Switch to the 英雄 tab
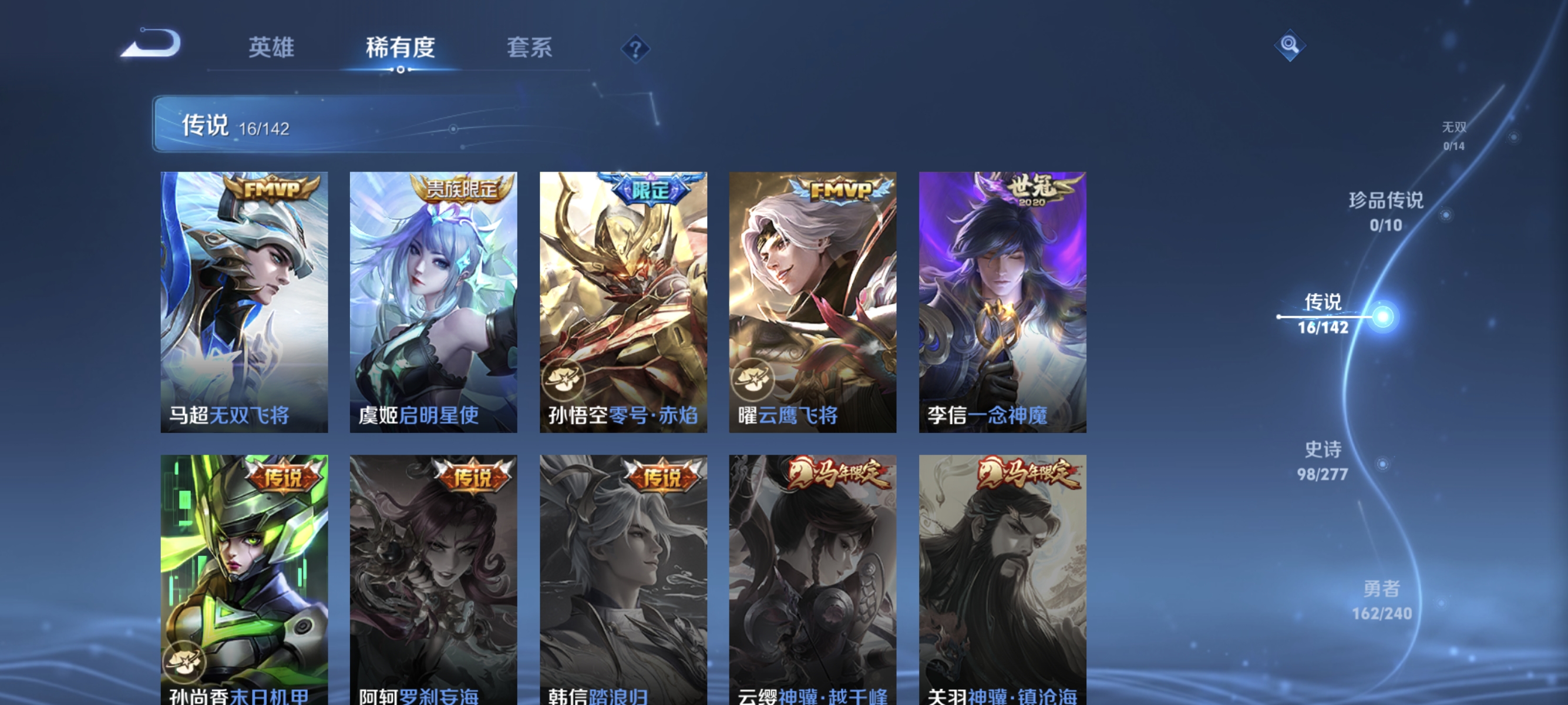This screenshot has height=705, width=1568. click(x=272, y=48)
